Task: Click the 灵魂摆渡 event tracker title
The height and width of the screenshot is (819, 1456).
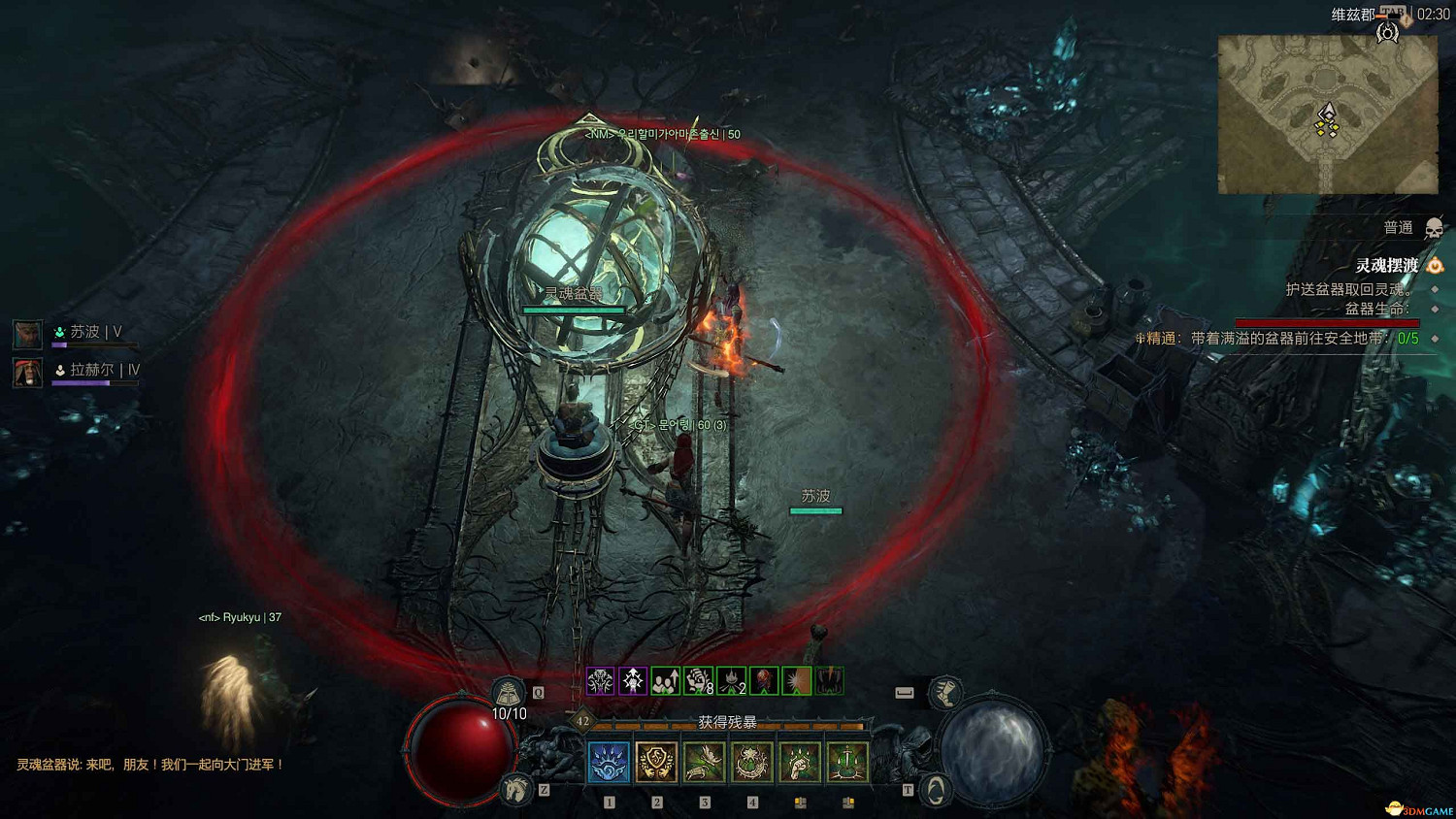Action: click(x=1386, y=265)
